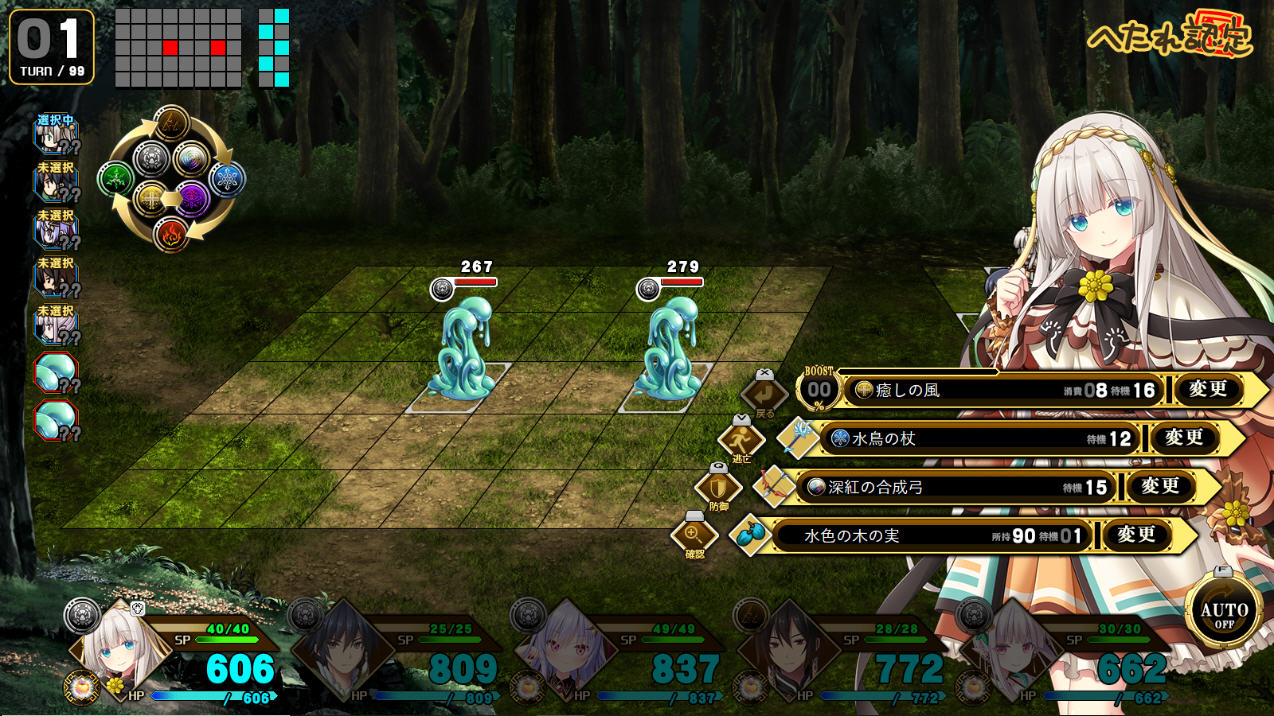
Task: Change the 水鳥の杖 weapon via 変更
Action: (1184, 438)
